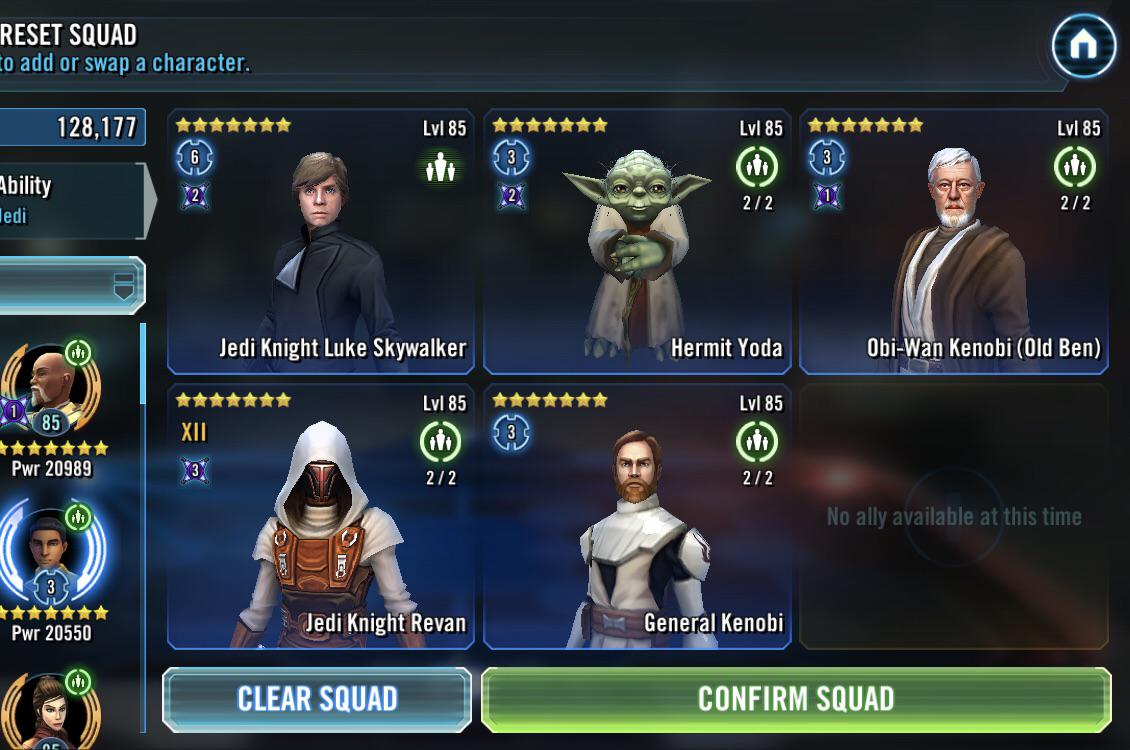Select the Jedi Knight Luke Skywalker card
Image resolution: width=1130 pixels, height=750 pixels.
click(x=321, y=242)
